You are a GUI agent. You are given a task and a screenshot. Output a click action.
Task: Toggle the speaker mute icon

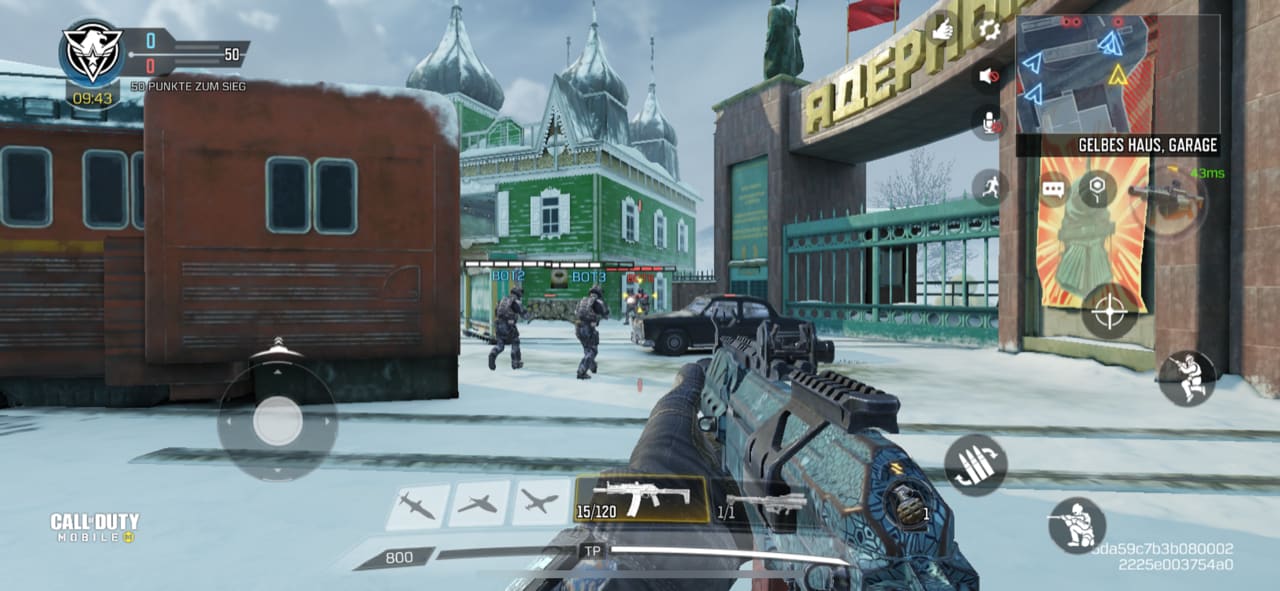click(988, 76)
